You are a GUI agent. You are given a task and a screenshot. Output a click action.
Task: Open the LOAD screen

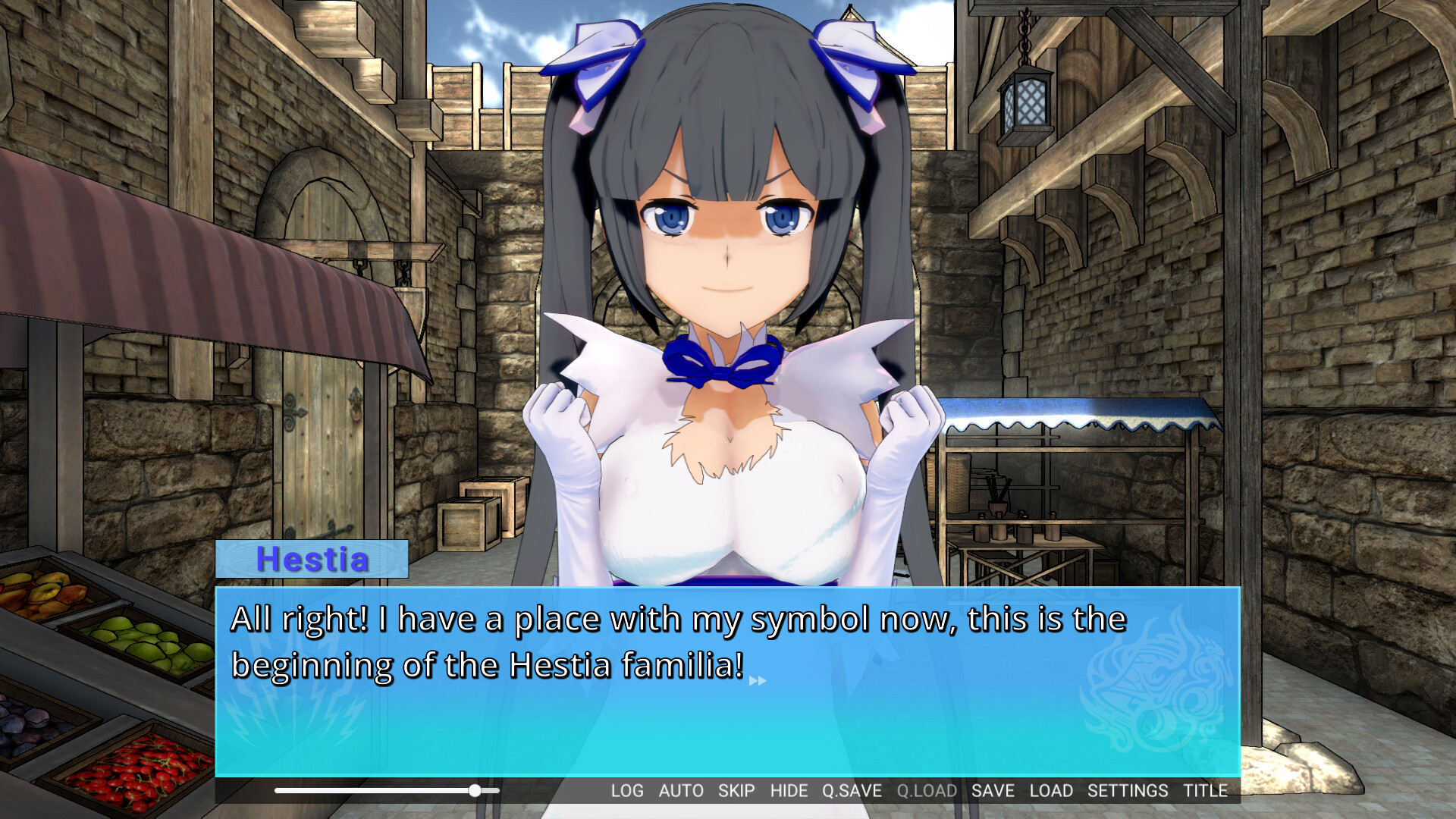1053,790
